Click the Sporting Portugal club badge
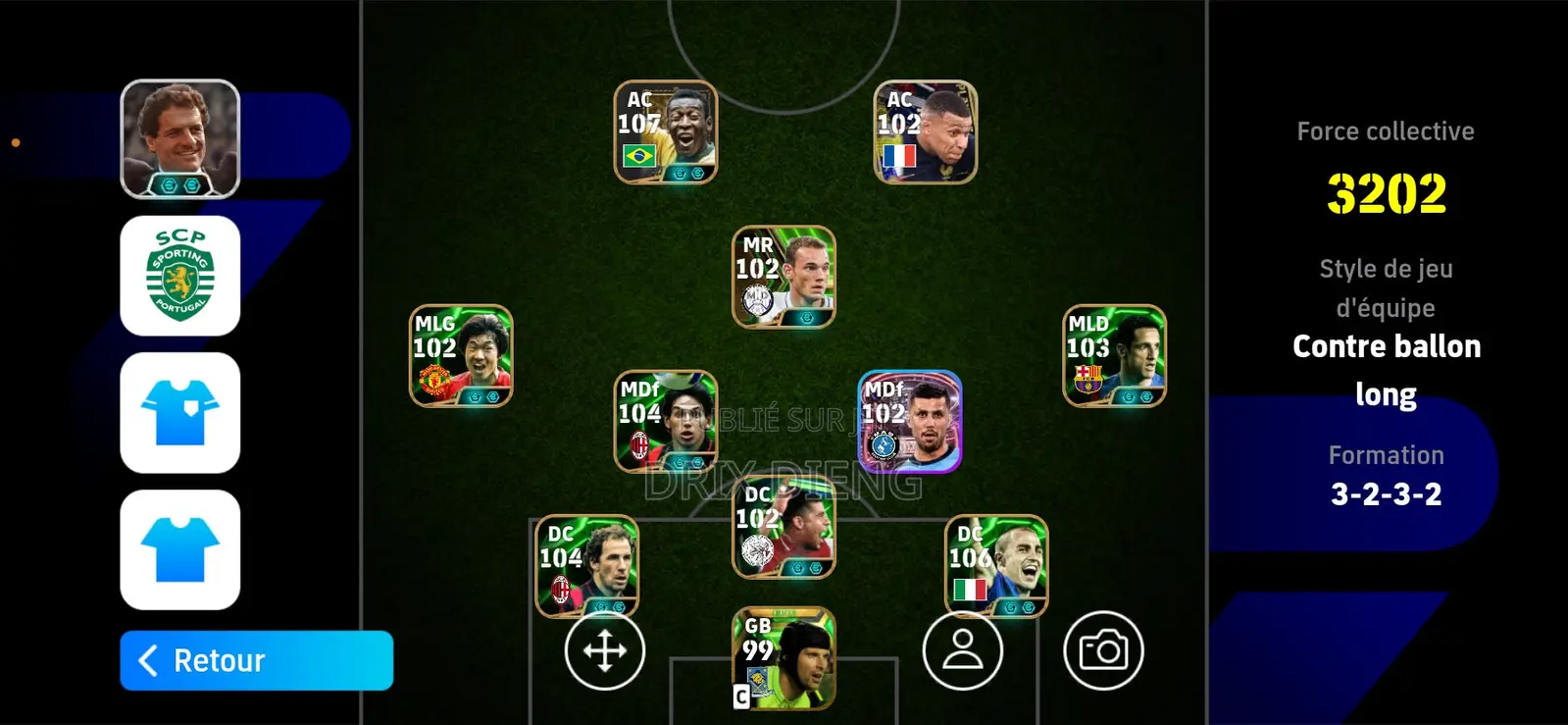This screenshot has width=1568, height=725. click(179, 276)
